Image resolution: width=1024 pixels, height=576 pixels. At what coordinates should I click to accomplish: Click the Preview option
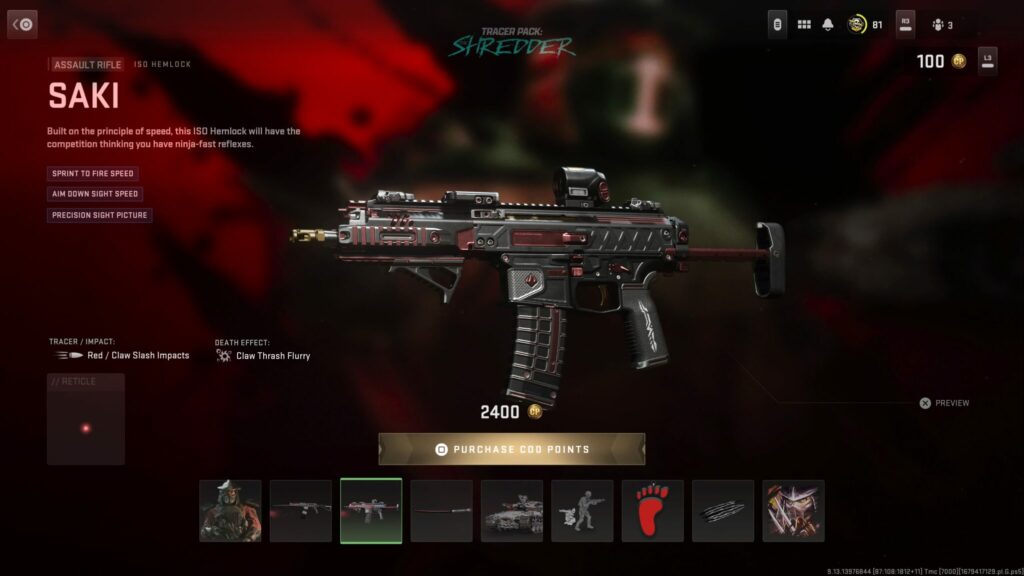(x=945, y=403)
